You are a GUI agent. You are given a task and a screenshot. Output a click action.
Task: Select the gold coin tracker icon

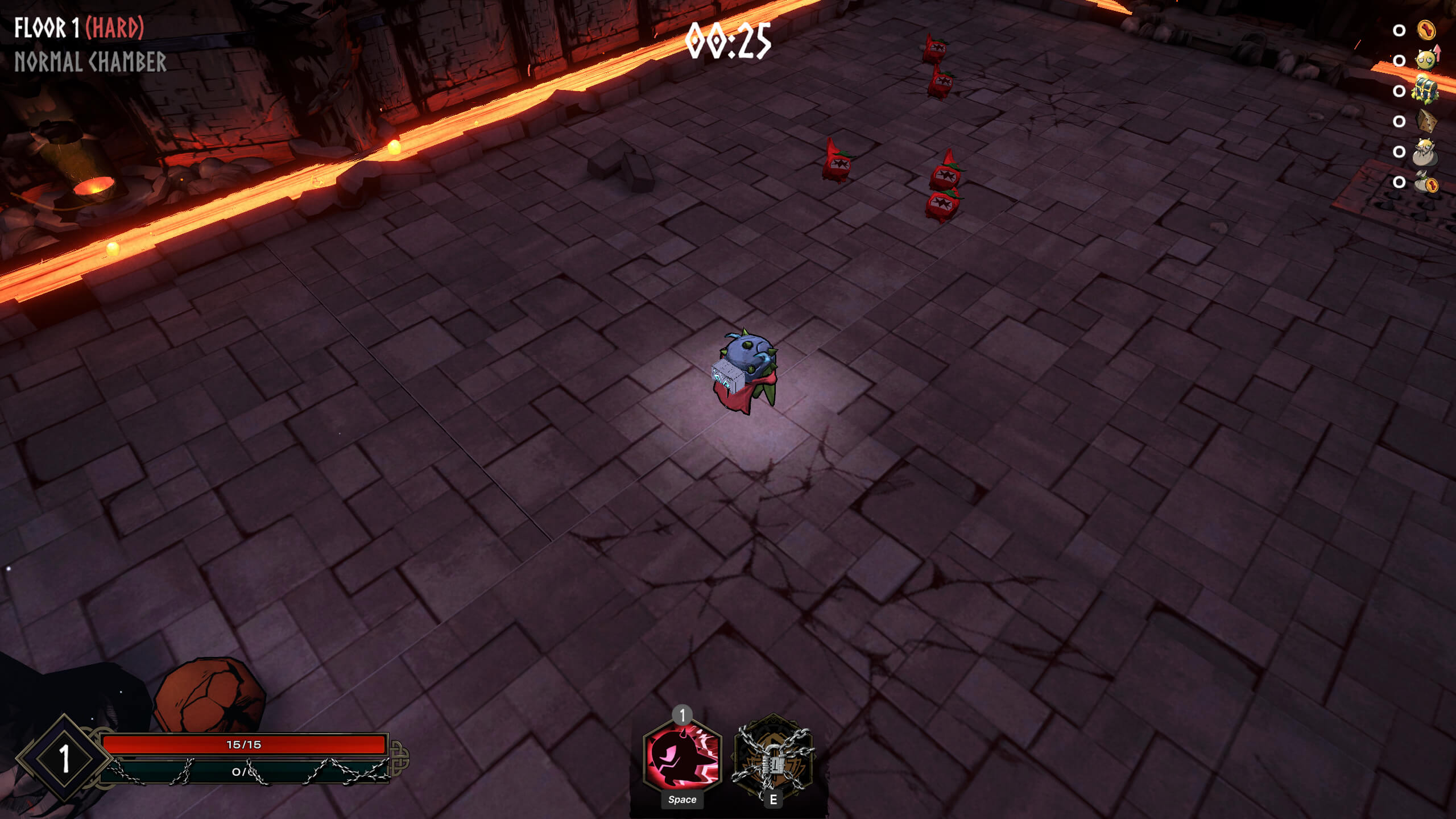1426,30
